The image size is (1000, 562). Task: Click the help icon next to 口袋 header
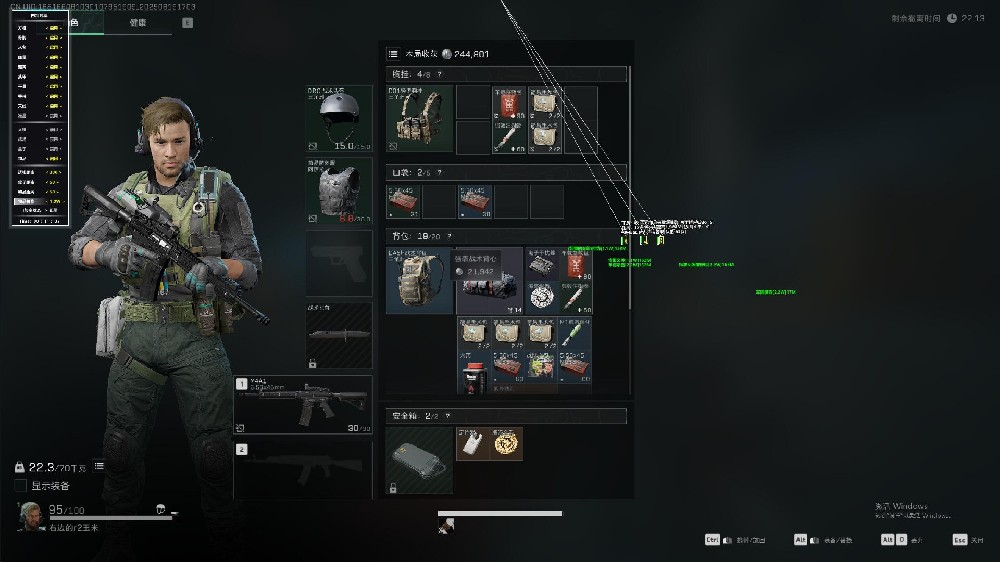pos(439,172)
